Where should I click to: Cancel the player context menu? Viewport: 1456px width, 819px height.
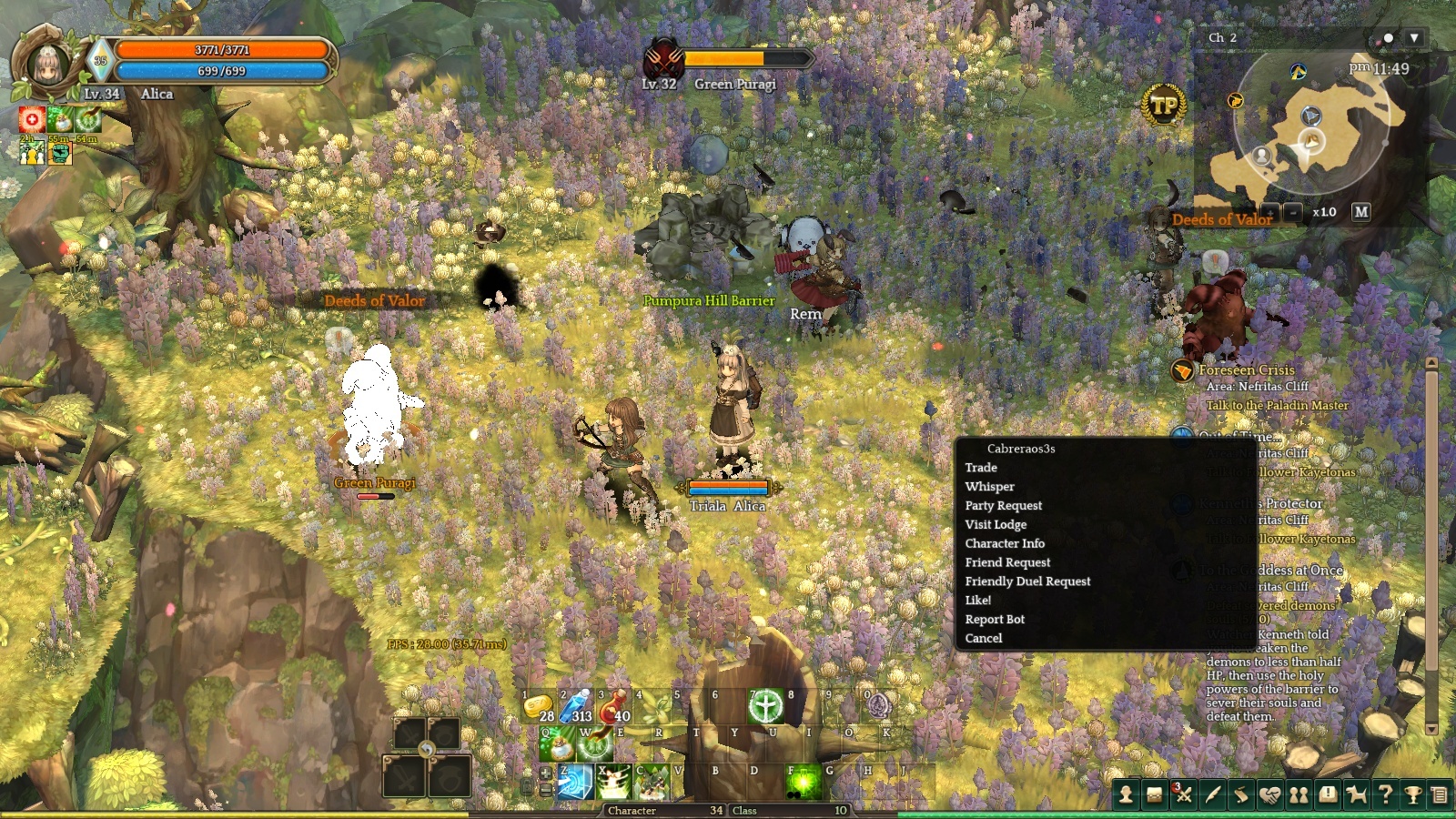pos(984,639)
